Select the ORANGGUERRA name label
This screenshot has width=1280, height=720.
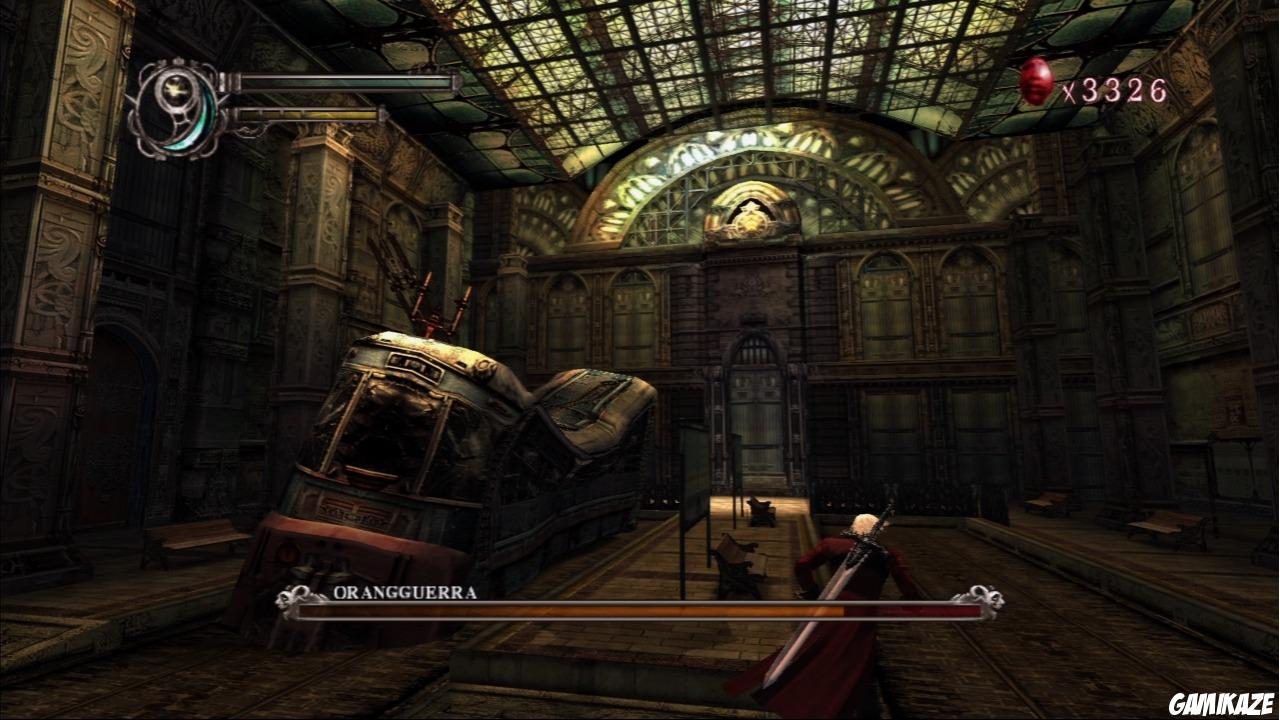coord(405,594)
